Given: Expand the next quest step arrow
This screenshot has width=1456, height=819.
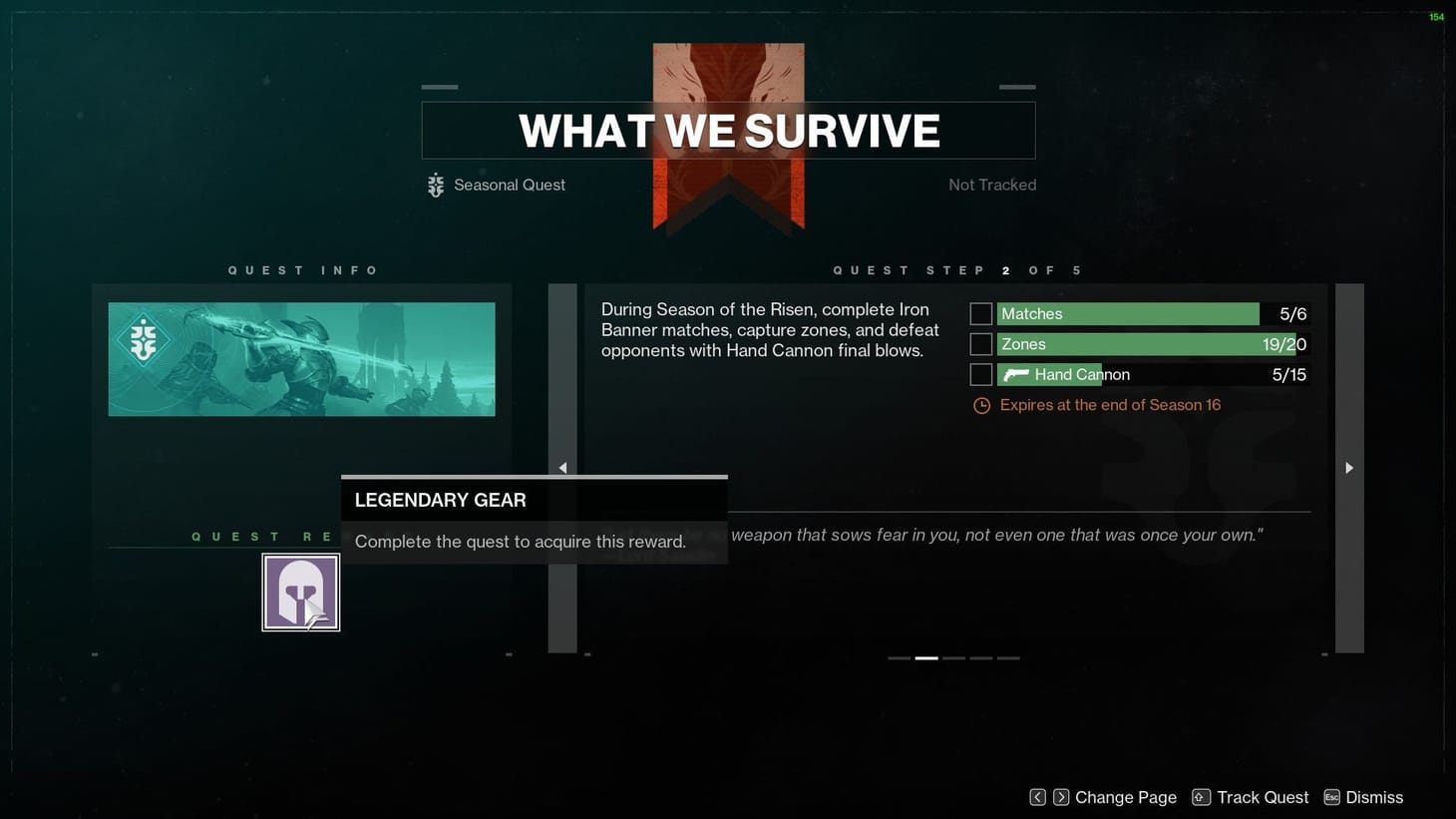Looking at the screenshot, I should coord(1348,467).
